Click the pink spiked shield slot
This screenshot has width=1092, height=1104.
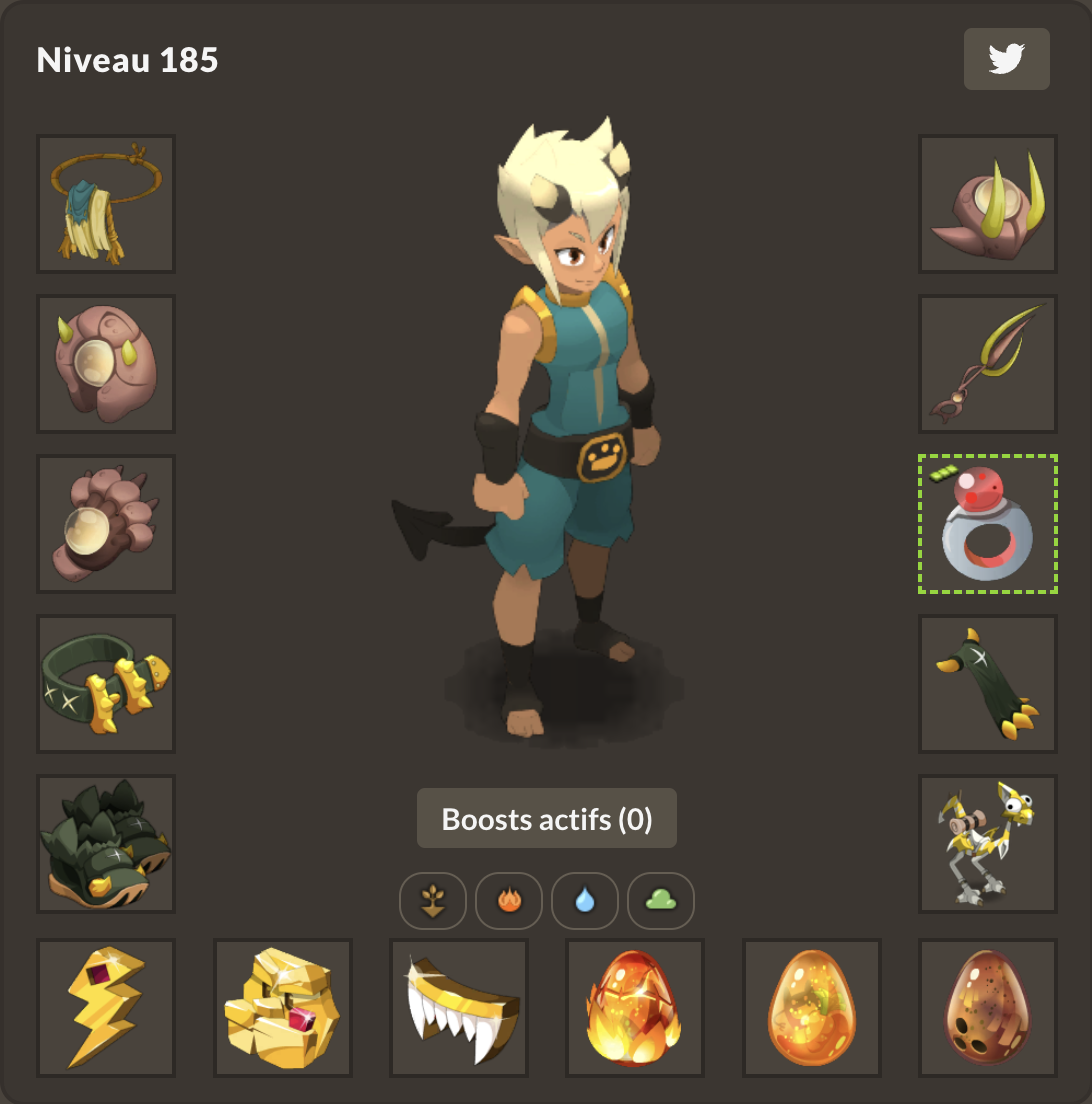(x=106, y=364)
